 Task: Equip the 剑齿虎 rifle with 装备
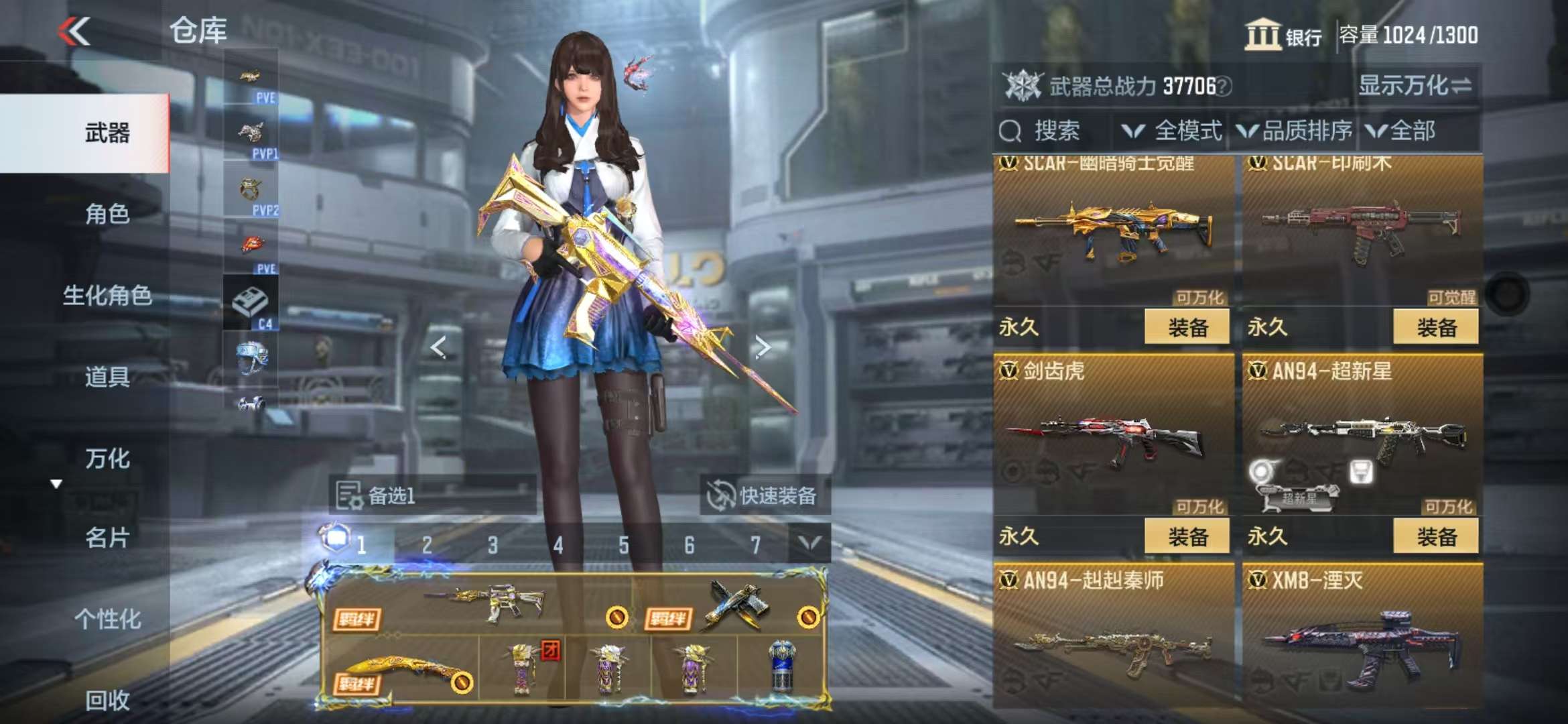pyautogui.click(x=1187, y=536)
